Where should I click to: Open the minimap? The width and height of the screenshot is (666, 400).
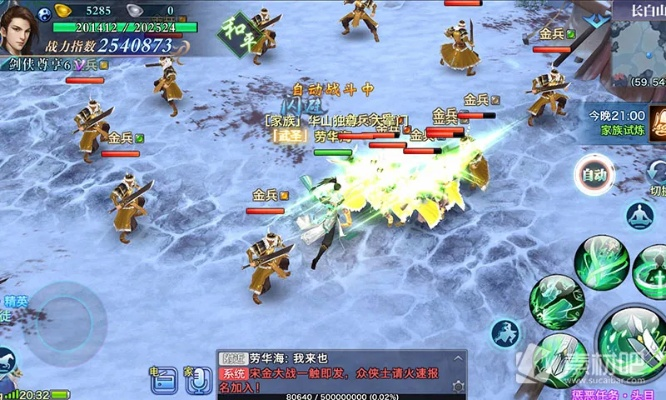(x=637, y=52)
